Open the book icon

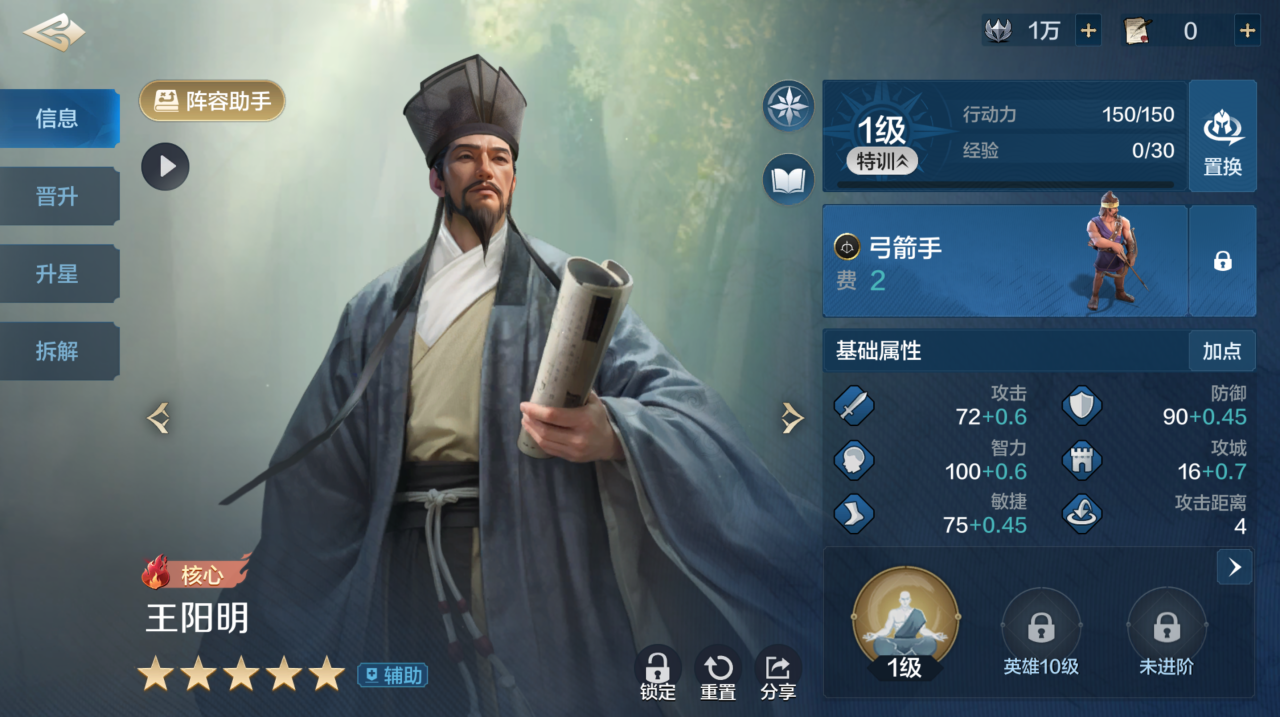(788, 180)
